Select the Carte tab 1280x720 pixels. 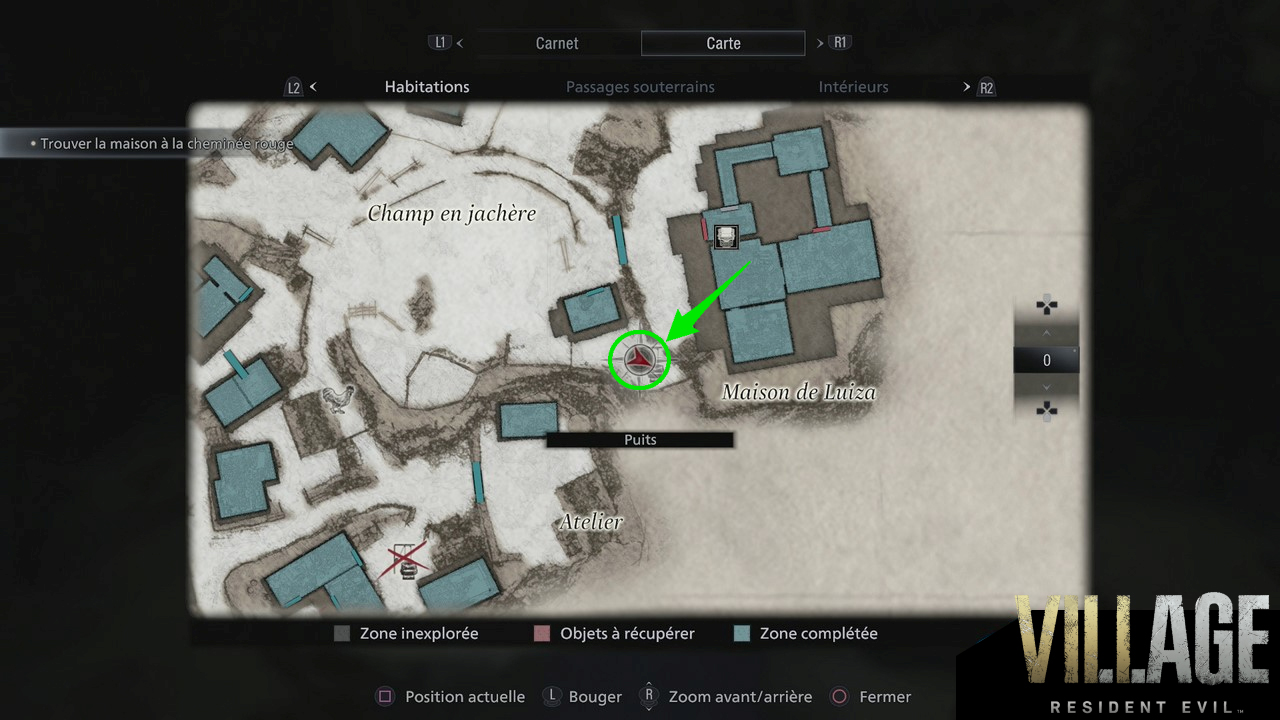coord(723,43)
